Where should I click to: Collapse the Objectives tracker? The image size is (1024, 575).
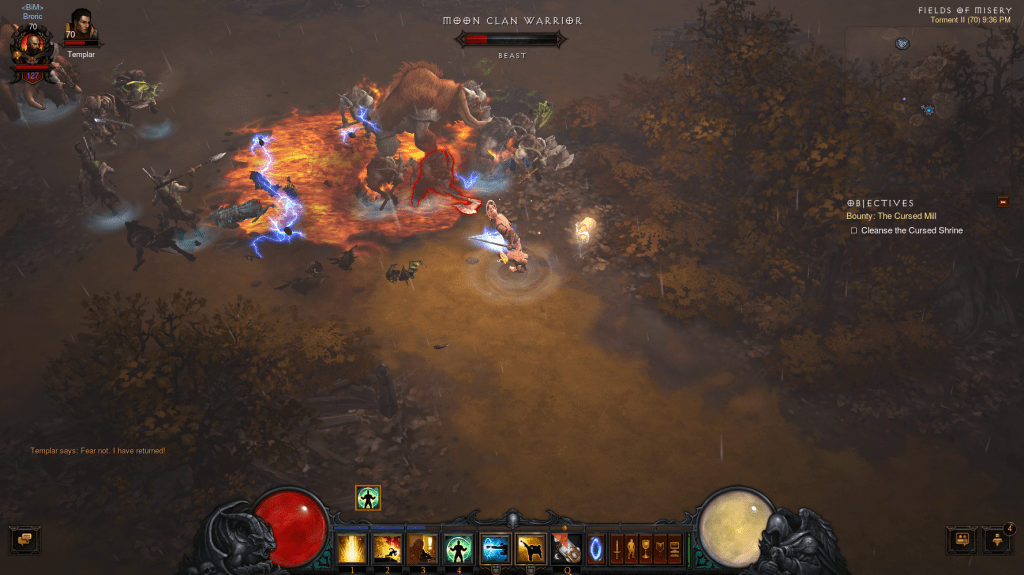(x=1002, y=203)
